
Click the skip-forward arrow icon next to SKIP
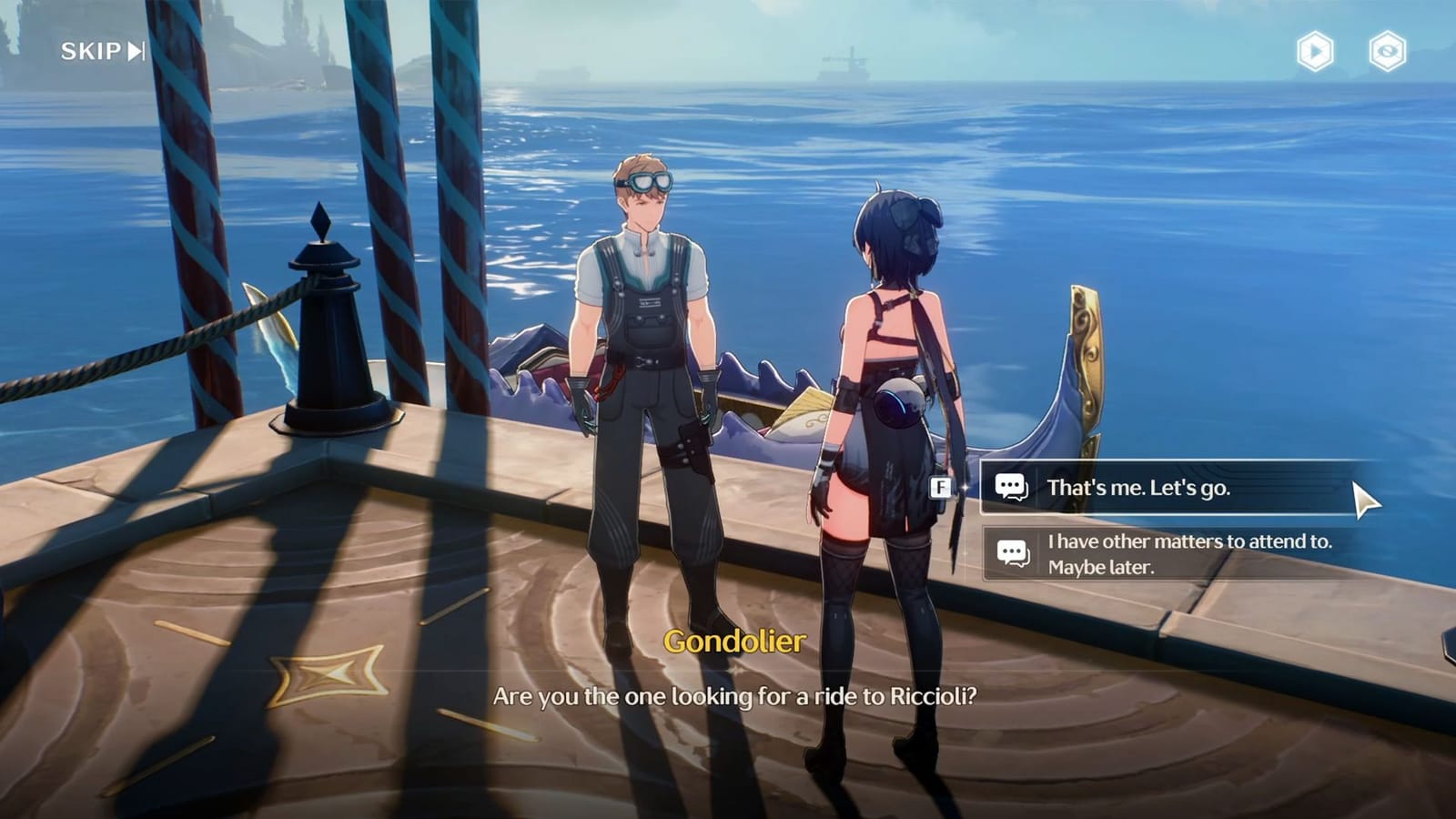tap(133, 51)
